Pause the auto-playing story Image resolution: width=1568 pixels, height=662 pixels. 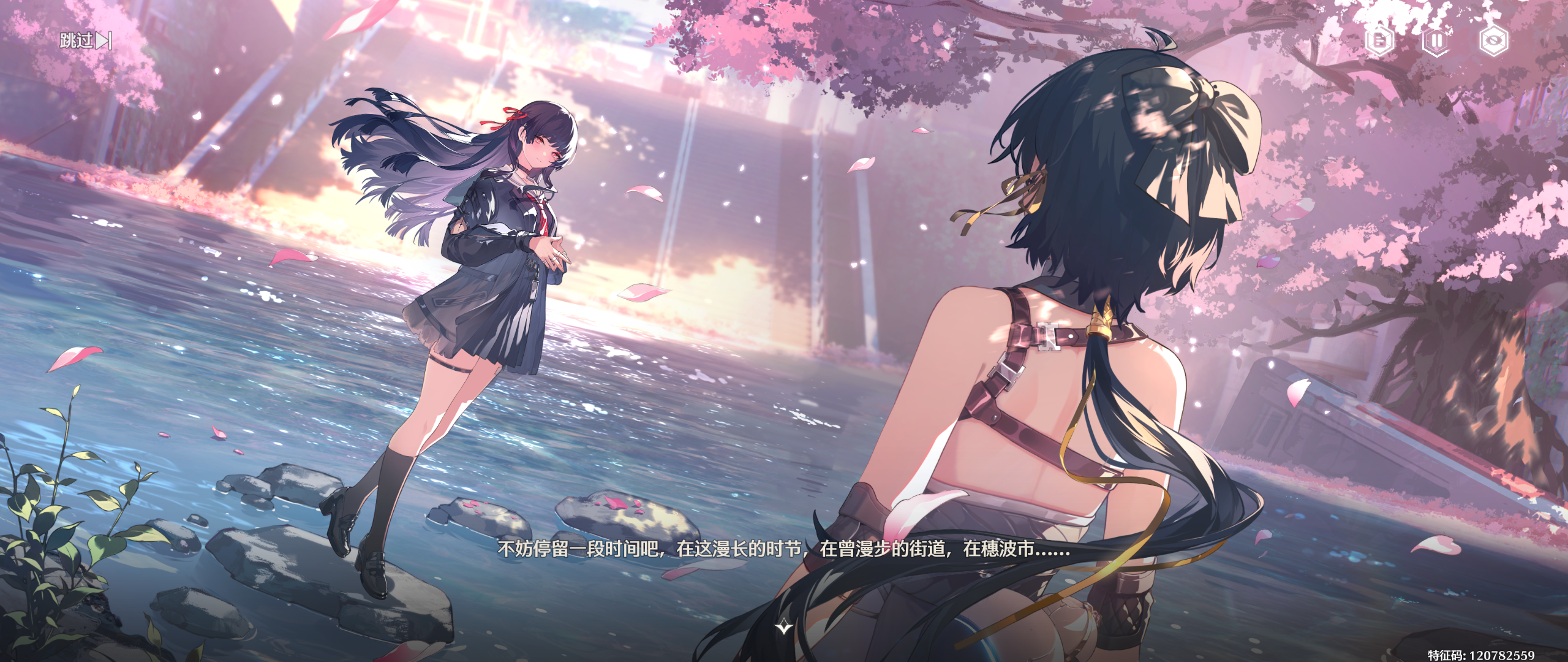pos(1436,41)
